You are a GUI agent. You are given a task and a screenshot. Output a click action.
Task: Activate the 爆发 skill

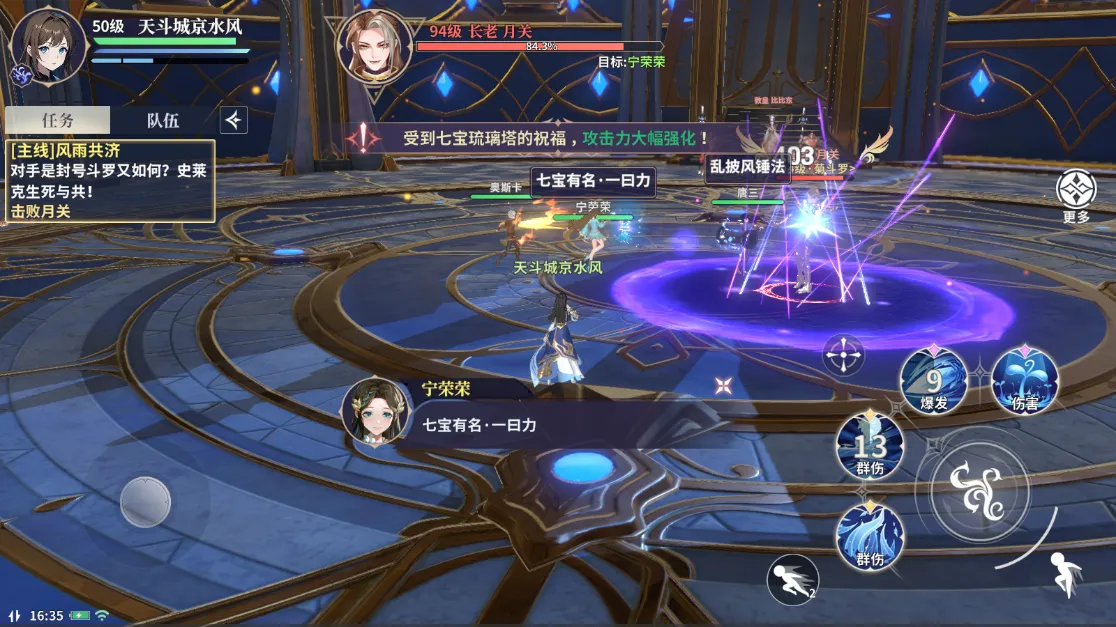[x=933, y=381]
